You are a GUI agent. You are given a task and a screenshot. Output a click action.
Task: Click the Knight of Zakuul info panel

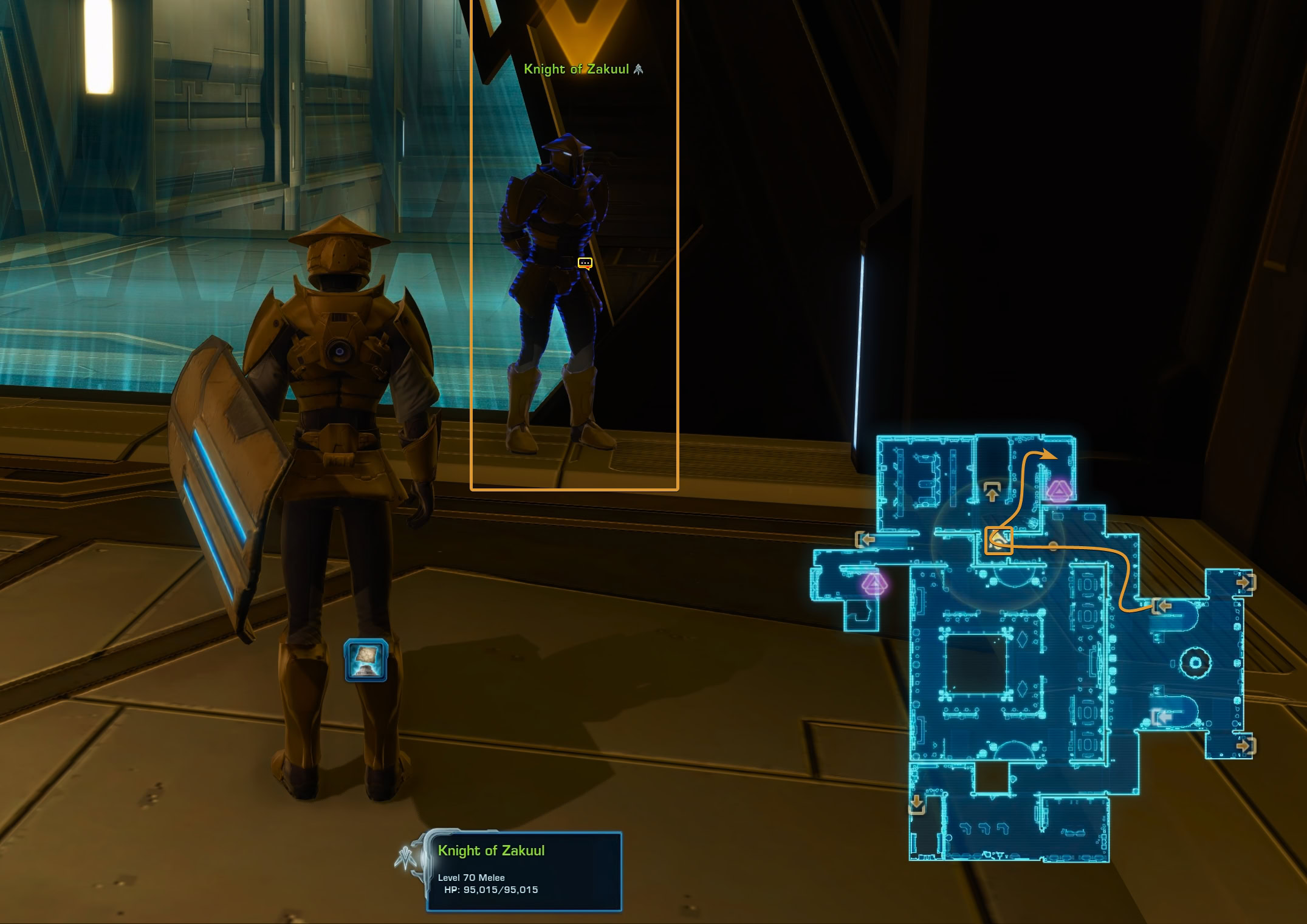coord(523,870)
